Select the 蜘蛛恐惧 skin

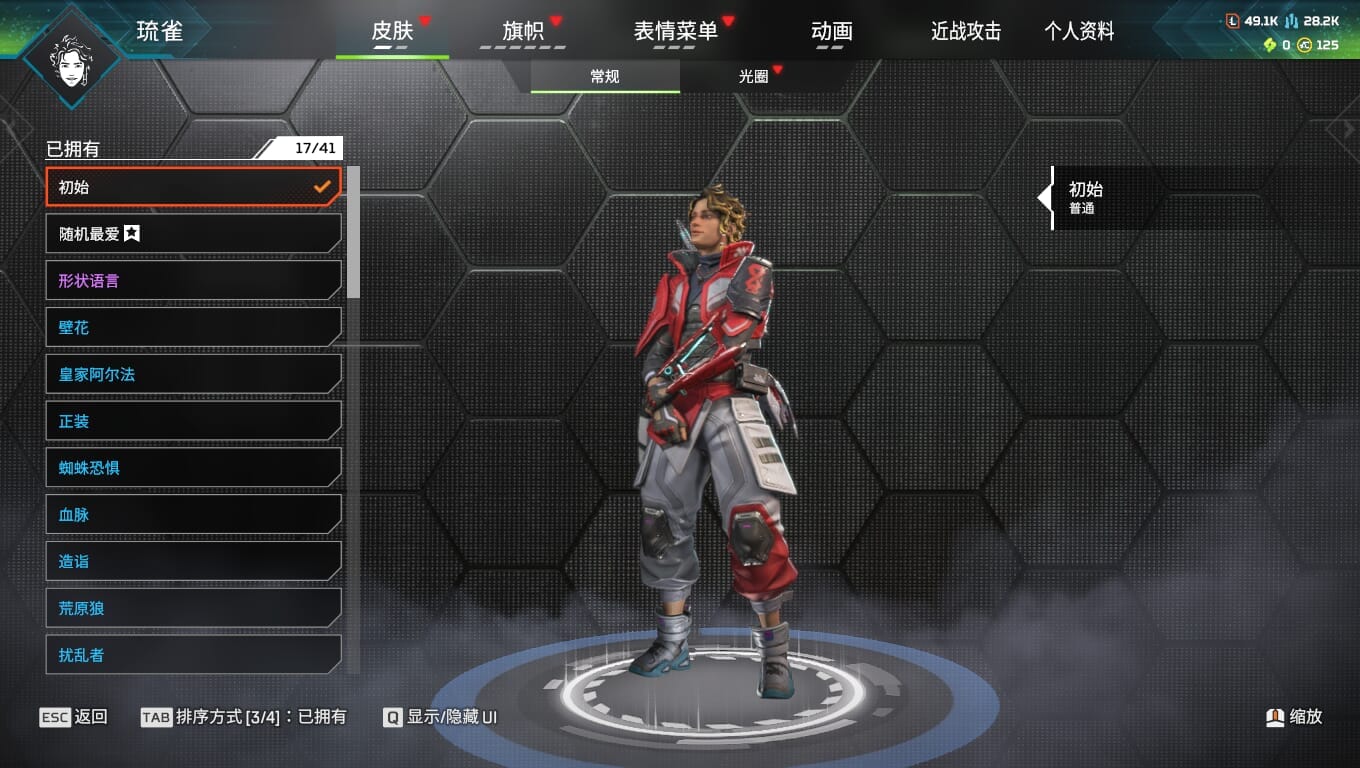[x=193, y=468]
